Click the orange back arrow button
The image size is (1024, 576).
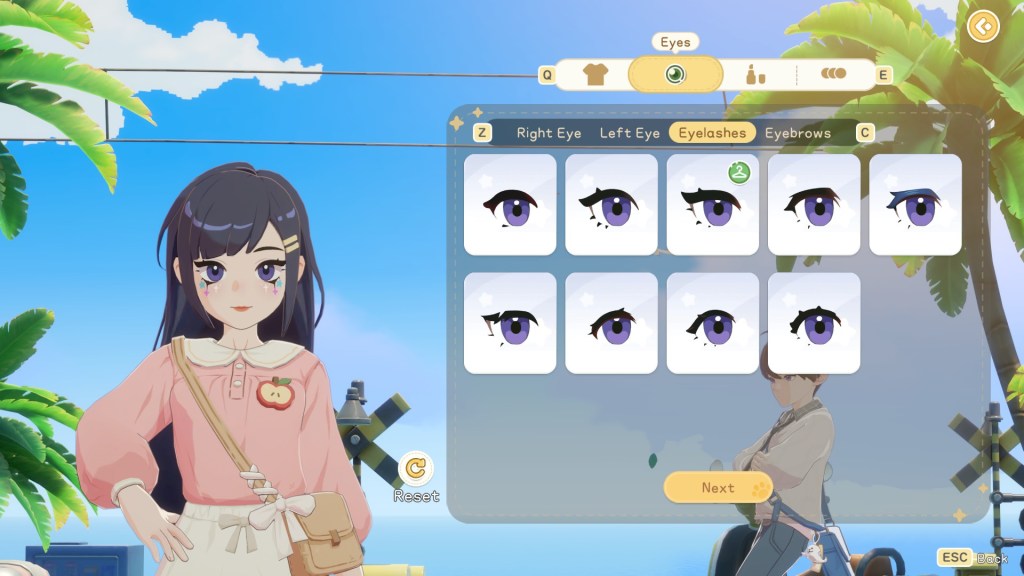984,26
